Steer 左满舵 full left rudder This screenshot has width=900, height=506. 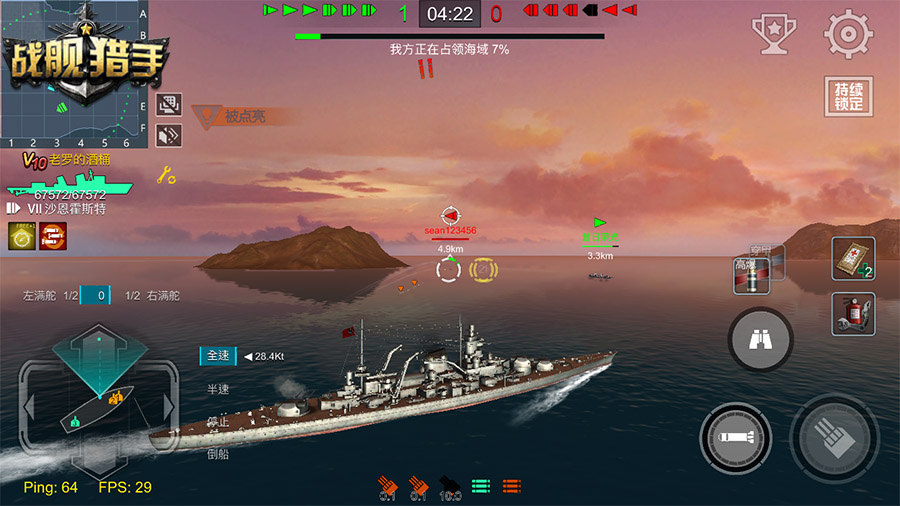(41, 296)
